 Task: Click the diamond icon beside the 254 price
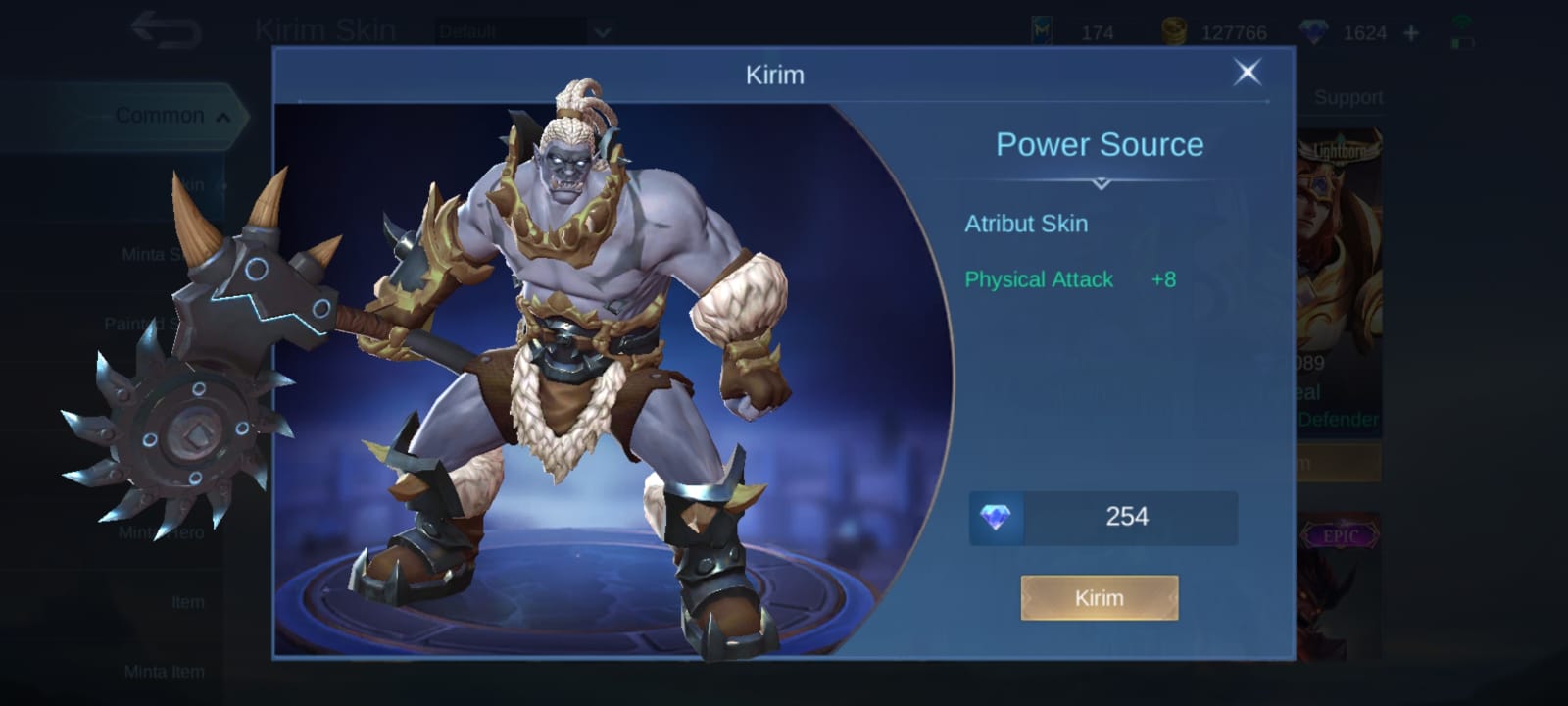[x=996, y=517]
